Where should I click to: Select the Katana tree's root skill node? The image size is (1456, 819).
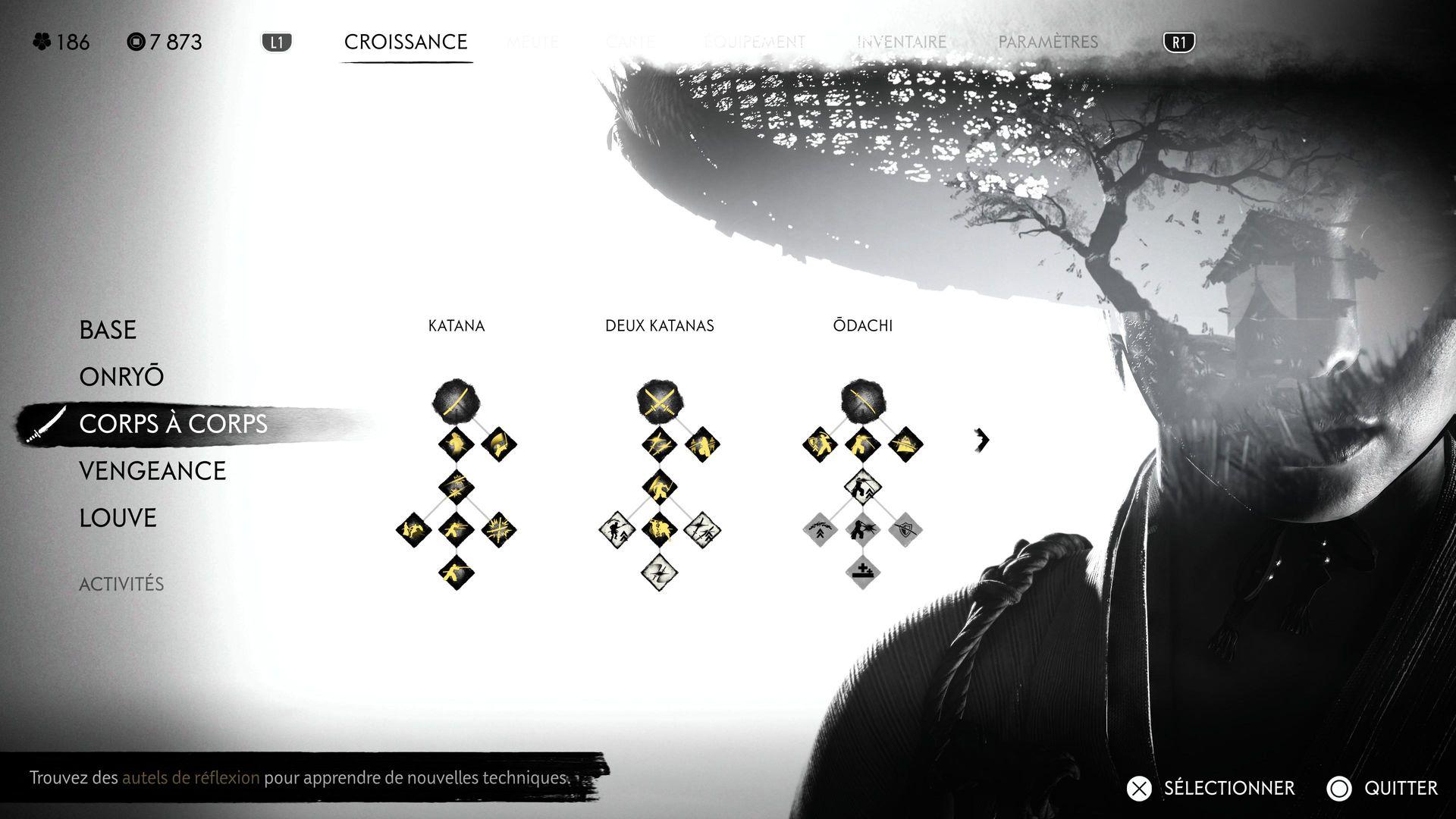point(456,400)
